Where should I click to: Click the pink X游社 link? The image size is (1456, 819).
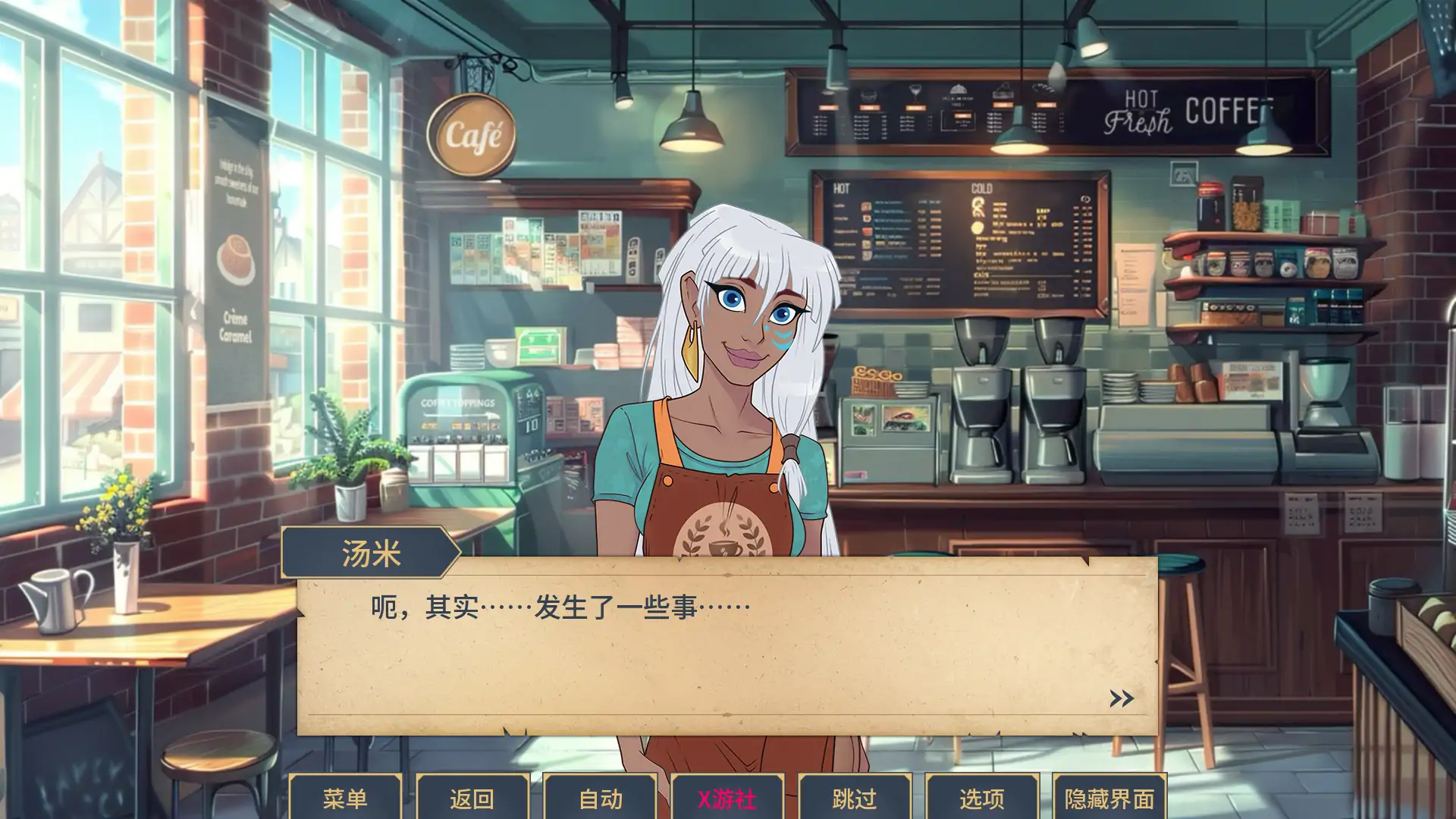point(726,798)
